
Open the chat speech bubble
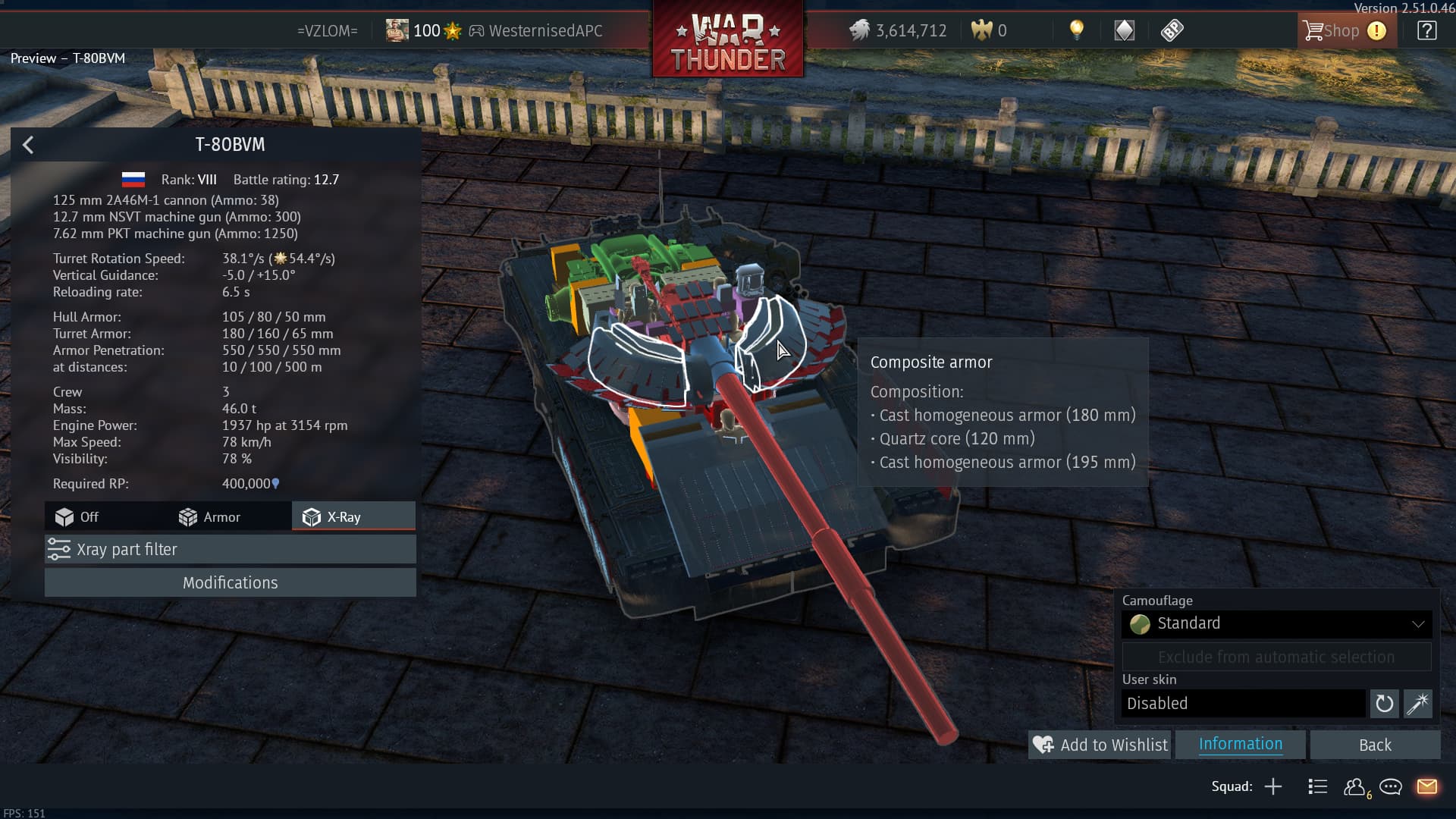(x=1391, y=787)
